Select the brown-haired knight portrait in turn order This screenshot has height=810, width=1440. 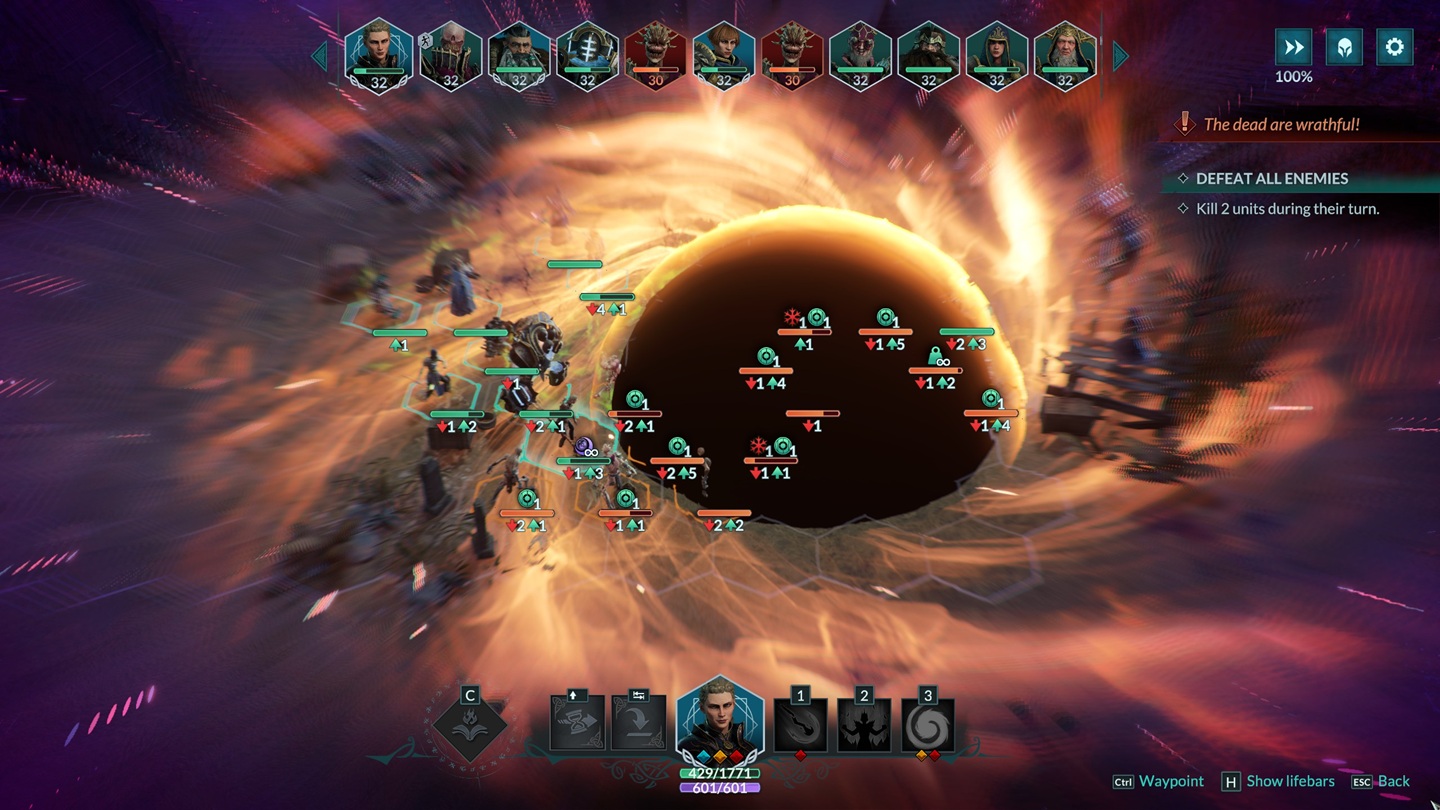[x=723, y=54]
